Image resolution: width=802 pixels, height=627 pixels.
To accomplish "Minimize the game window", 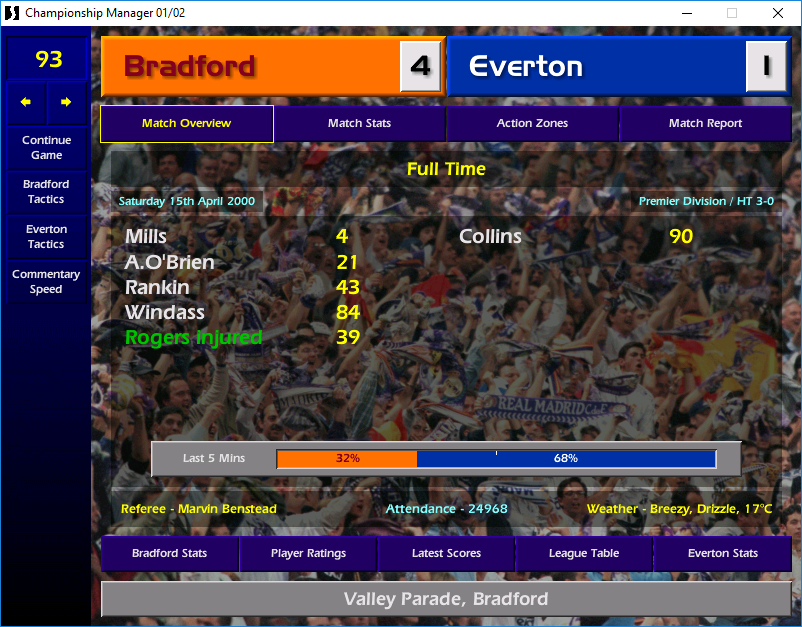I will pyautogui.click(x=686, y=13).
